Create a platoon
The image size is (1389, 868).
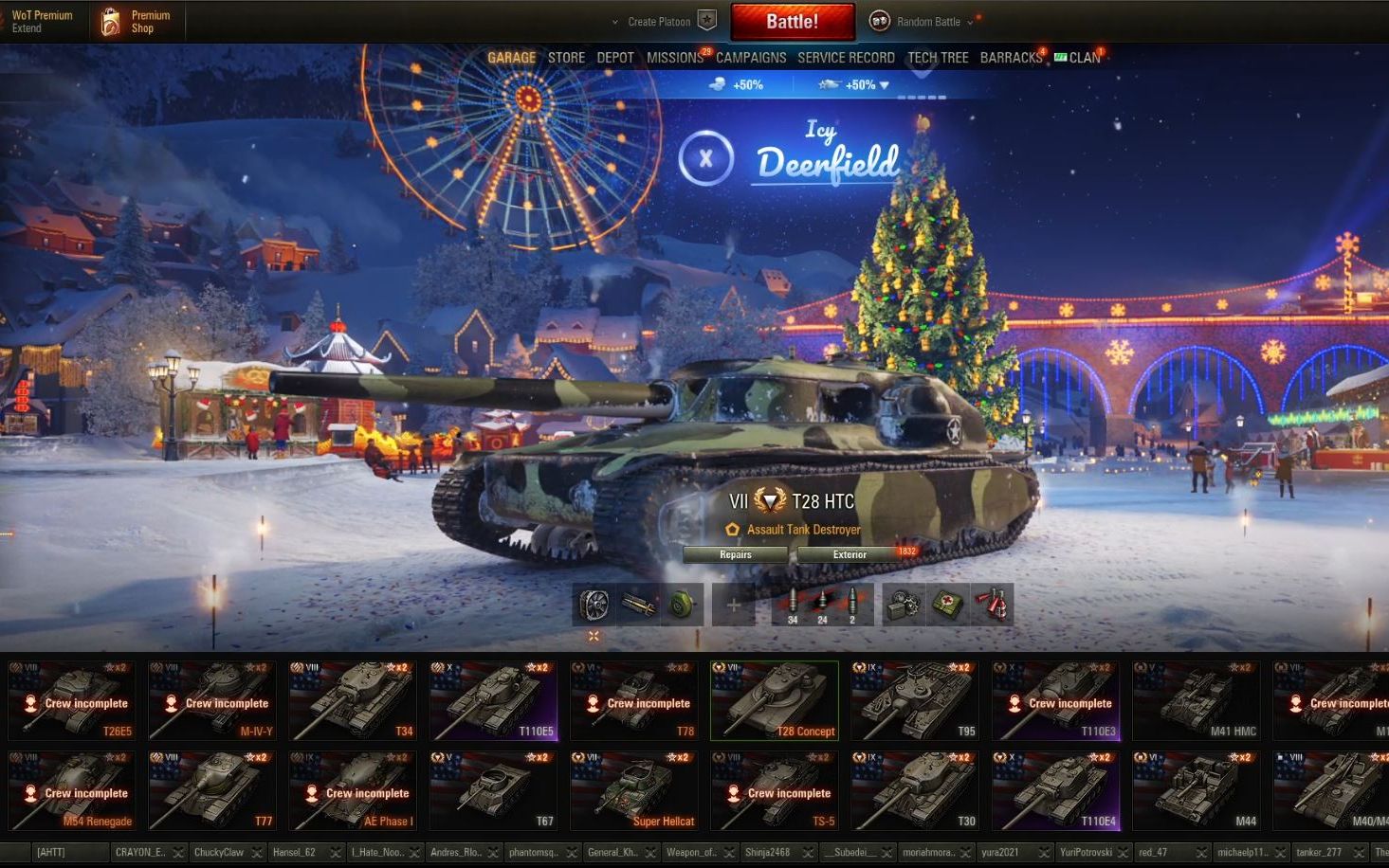pos(663,22)
